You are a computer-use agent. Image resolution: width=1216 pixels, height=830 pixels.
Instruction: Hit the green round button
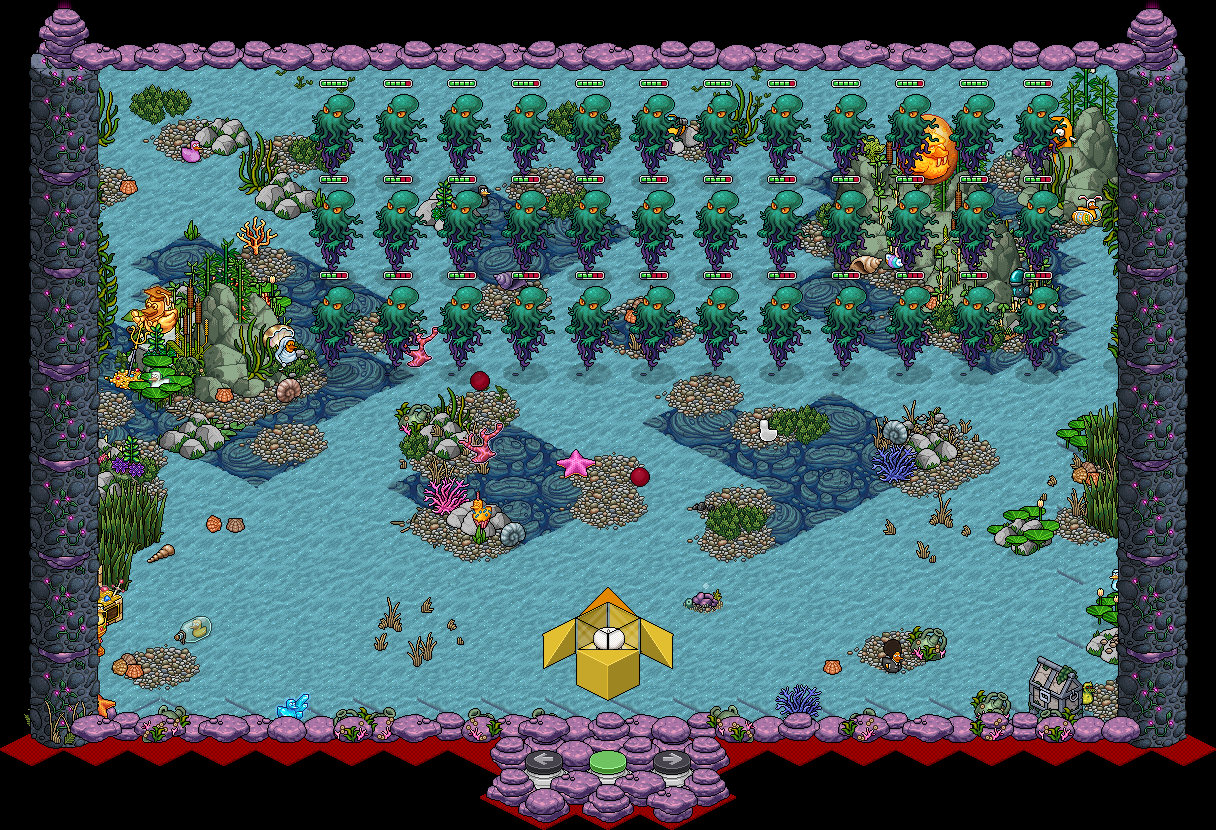(x=607, y=763)
